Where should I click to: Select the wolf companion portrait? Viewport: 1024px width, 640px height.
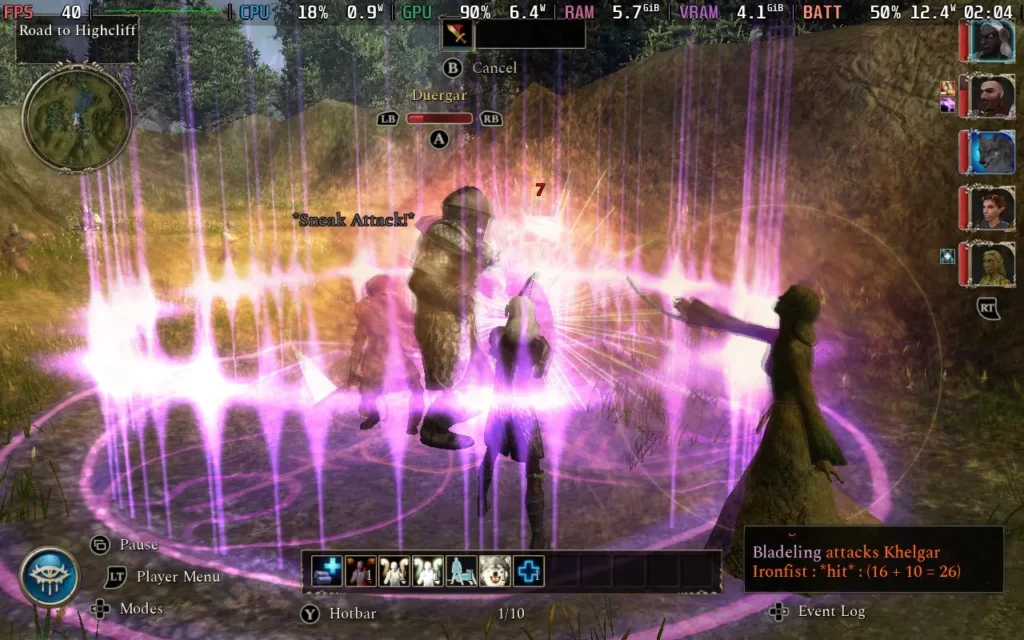click(x=991, y=153)
